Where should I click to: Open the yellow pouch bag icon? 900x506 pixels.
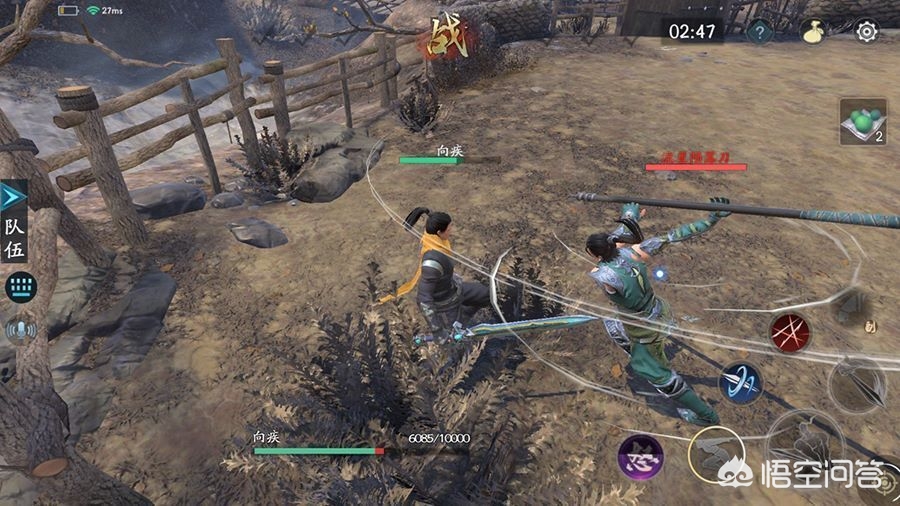point(812,31)
